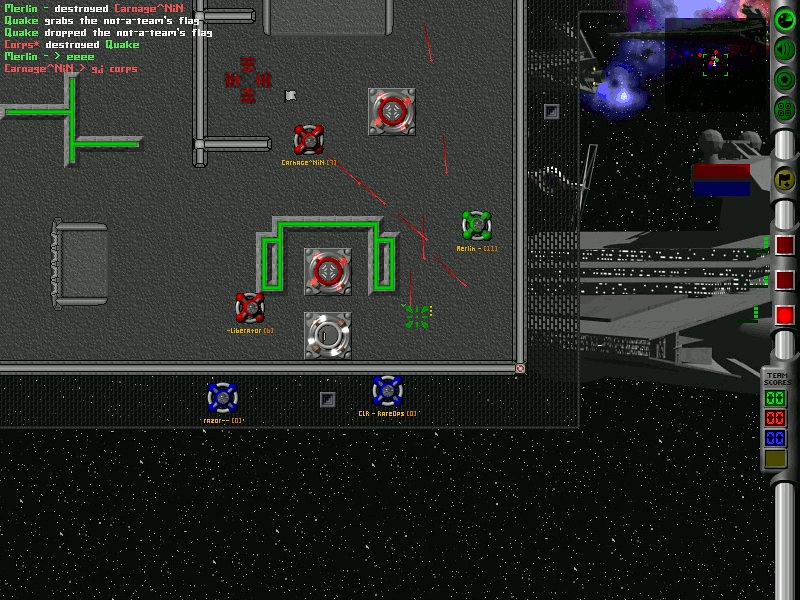Toggle the green radar button
Viewport: 800px width, 600px height.
(785, 20)
